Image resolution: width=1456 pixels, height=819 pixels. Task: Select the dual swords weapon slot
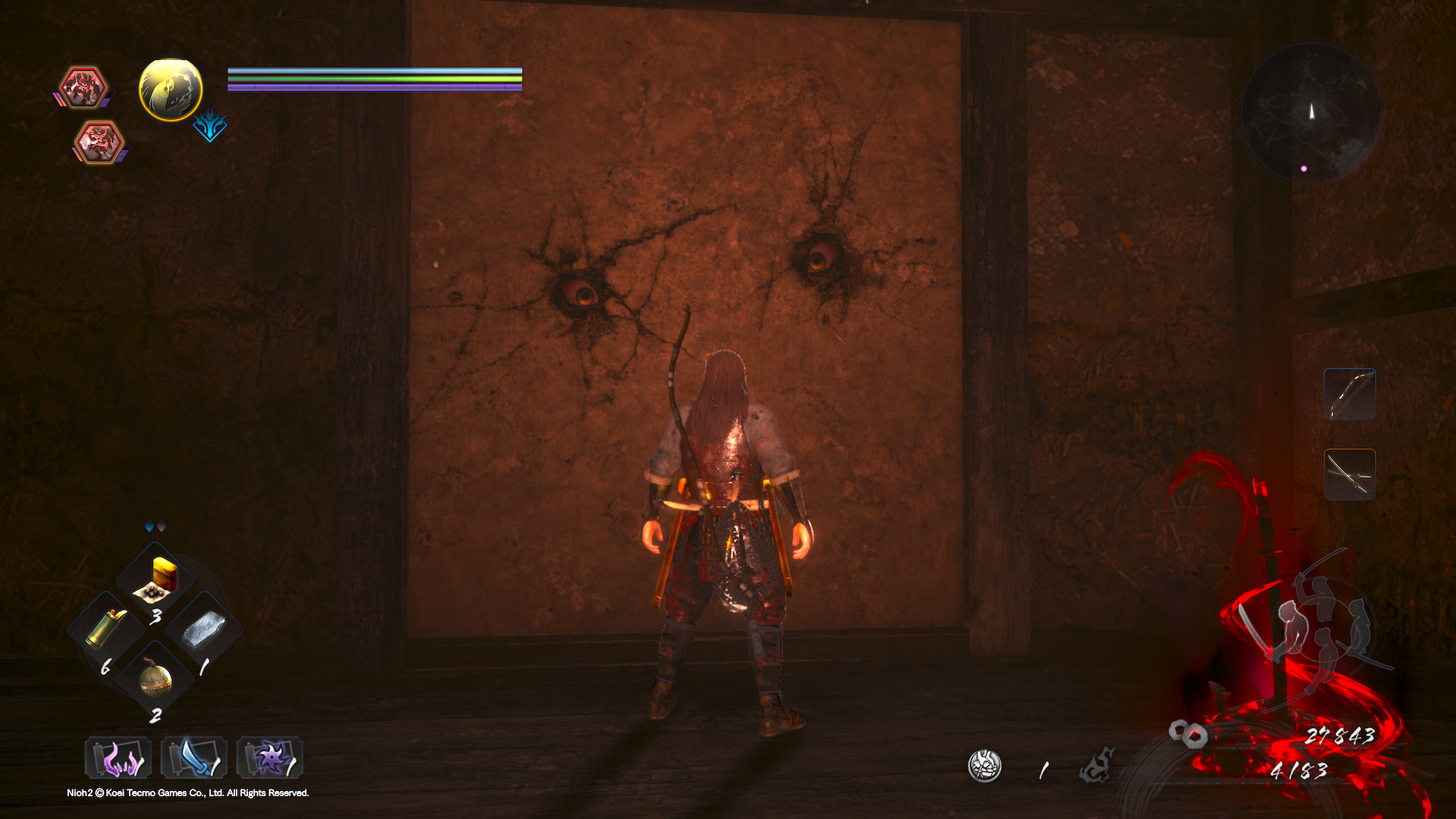(x=1350, y=475)
